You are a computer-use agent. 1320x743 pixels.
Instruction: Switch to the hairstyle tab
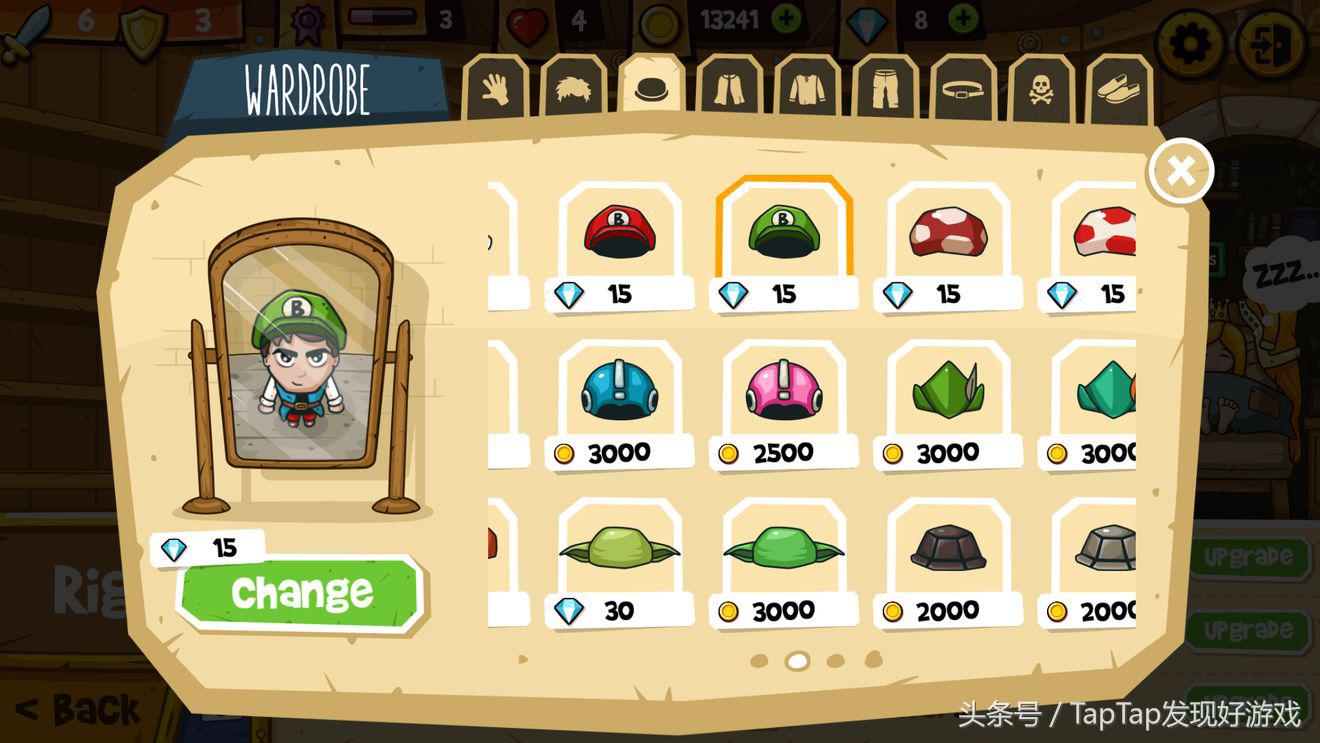pyautogui.click(x=573, y=91)
